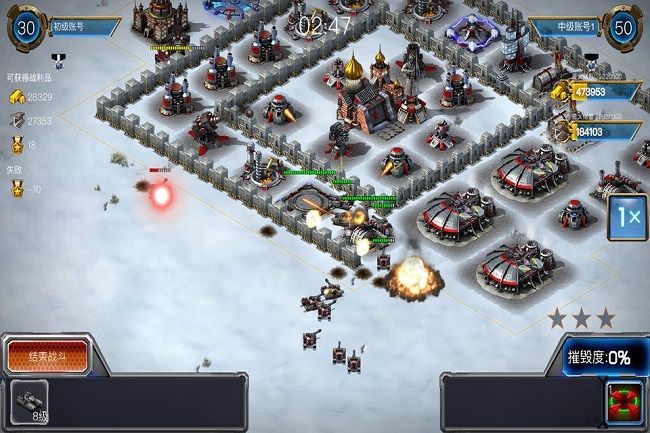Click the 结束战斗 end battle button
650x433 pixels.
(46, 355)
